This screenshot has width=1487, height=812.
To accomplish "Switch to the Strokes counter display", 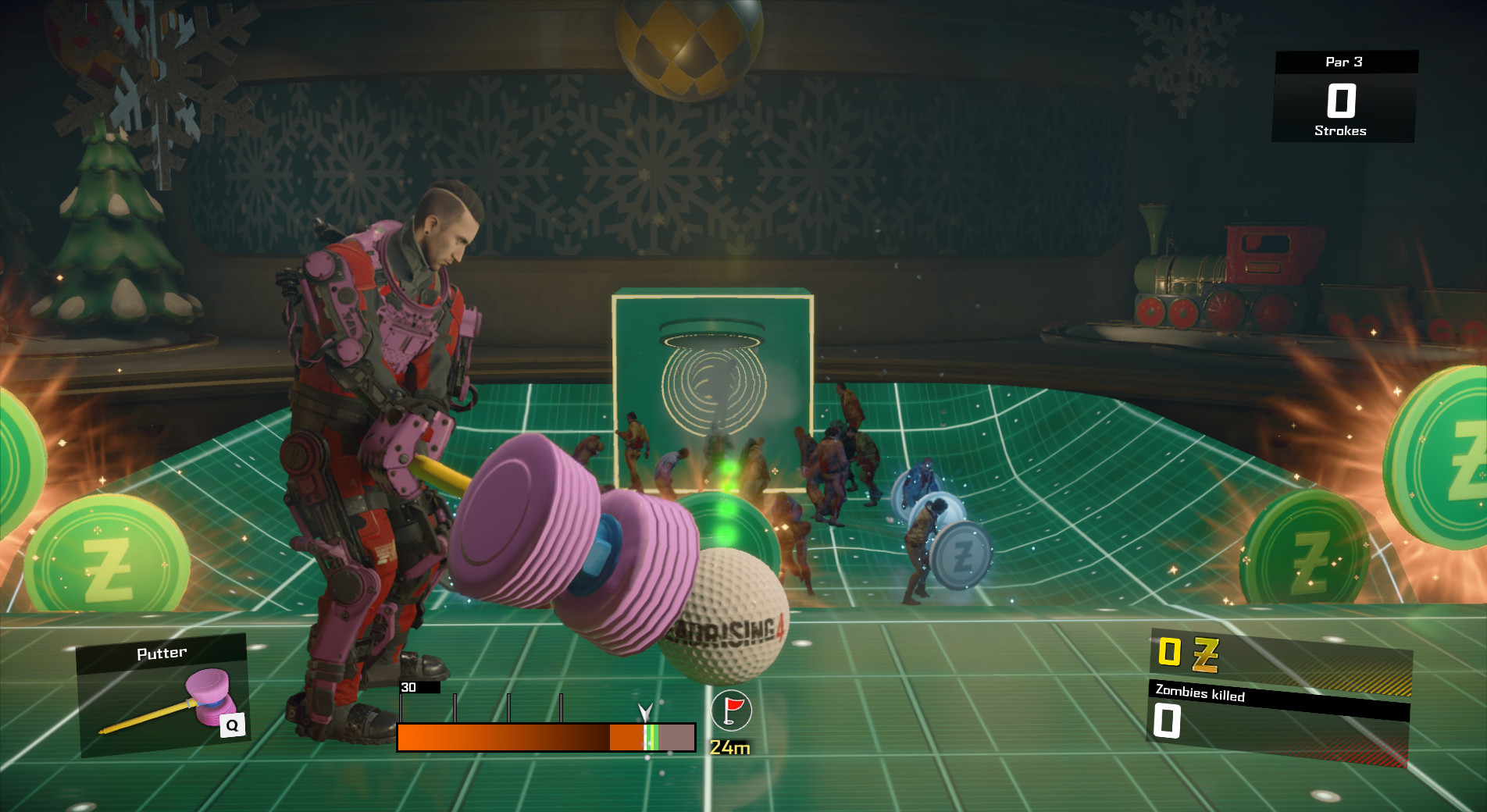I will (1340, 131).
